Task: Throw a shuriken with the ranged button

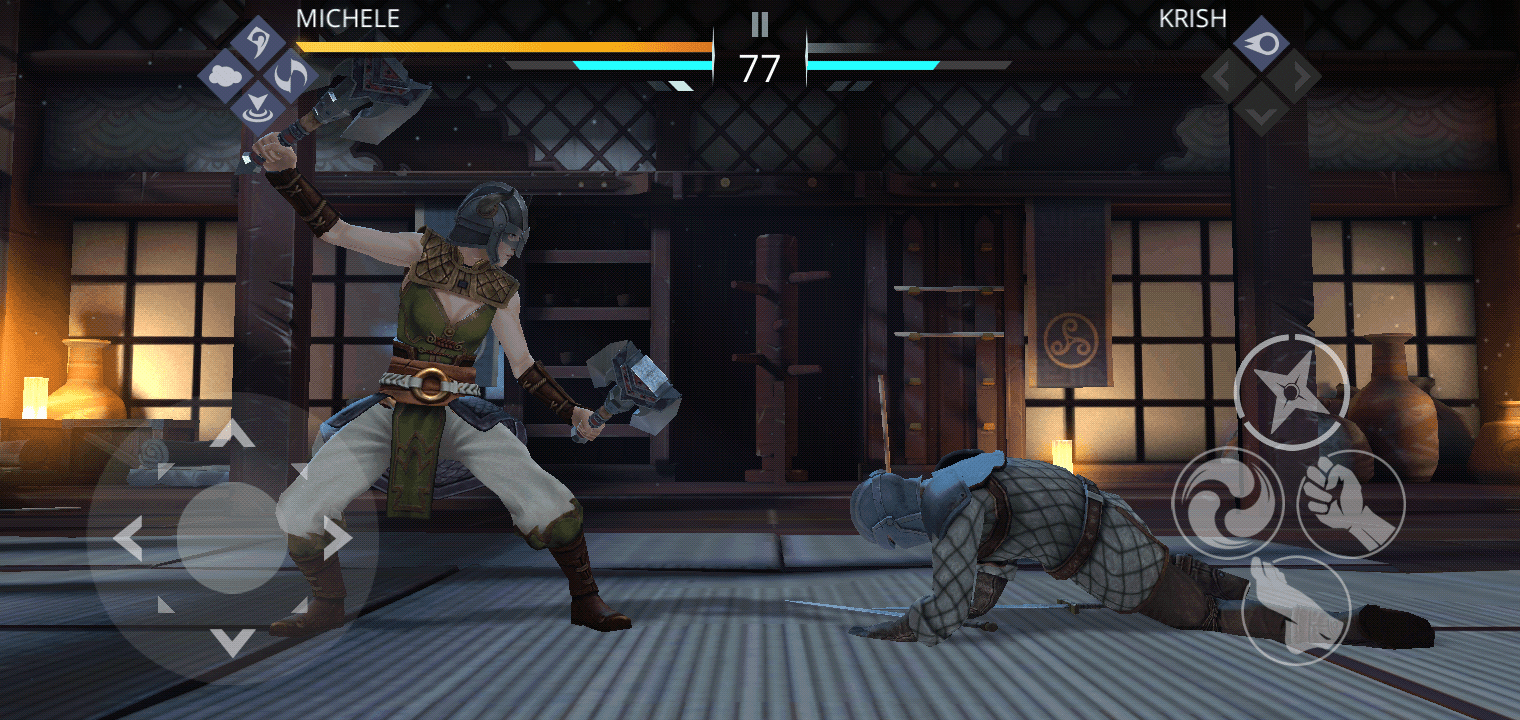Action: point(1291,391)
